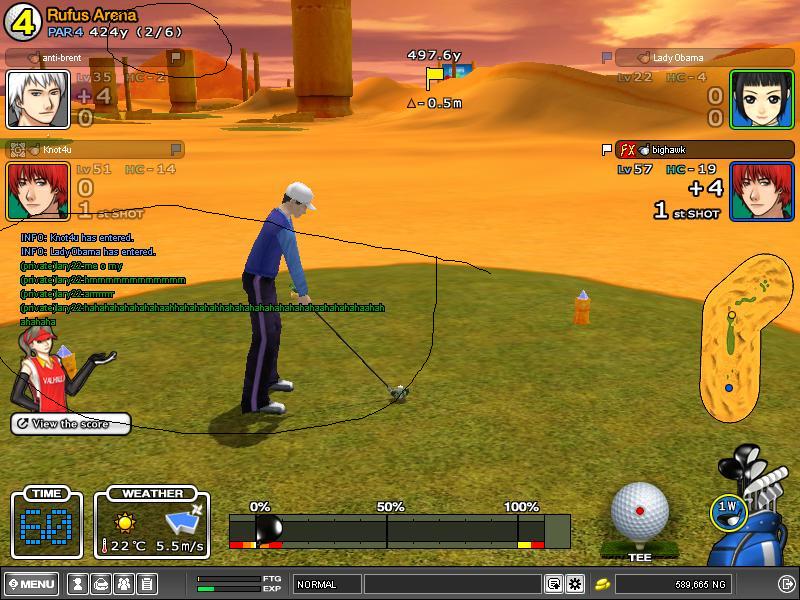Click the View the score button
800x600 pixels.
tap(70, 424)
